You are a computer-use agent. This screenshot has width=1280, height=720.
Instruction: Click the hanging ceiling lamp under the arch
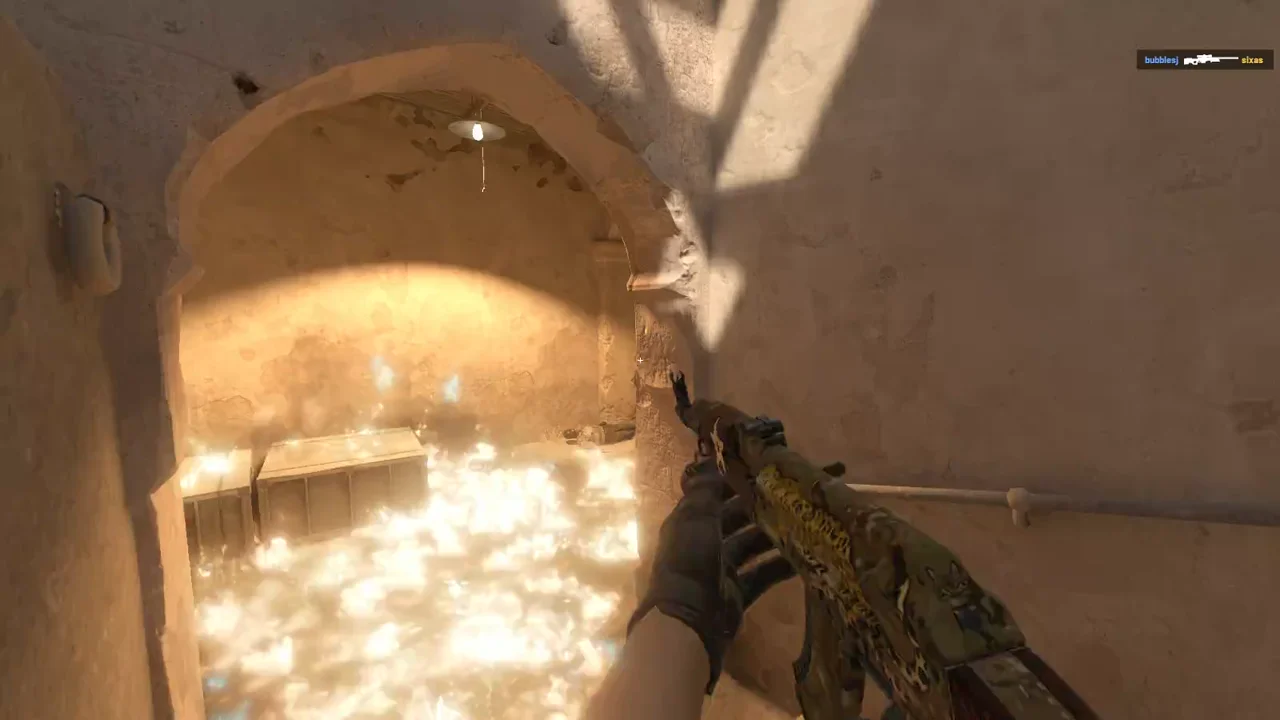pos(476,131)
